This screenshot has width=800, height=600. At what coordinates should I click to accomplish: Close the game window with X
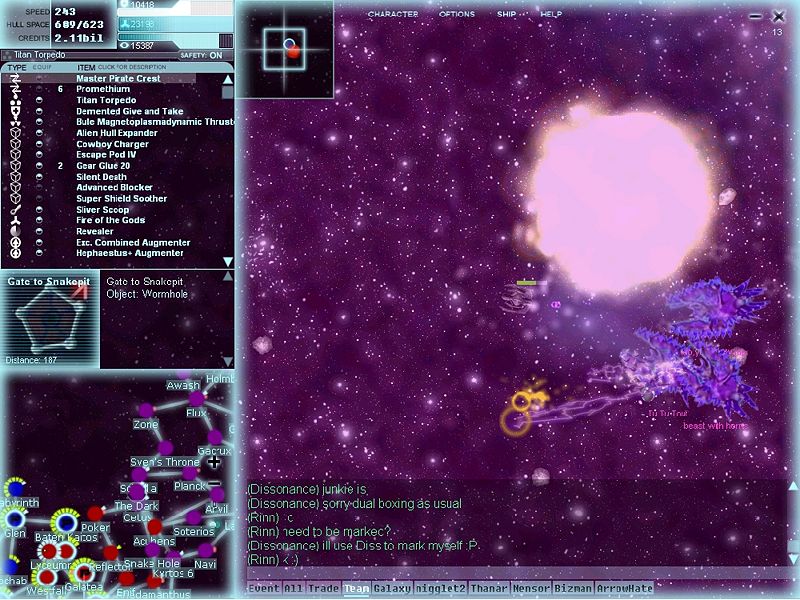pyautogui.click(x=779, y=16)
